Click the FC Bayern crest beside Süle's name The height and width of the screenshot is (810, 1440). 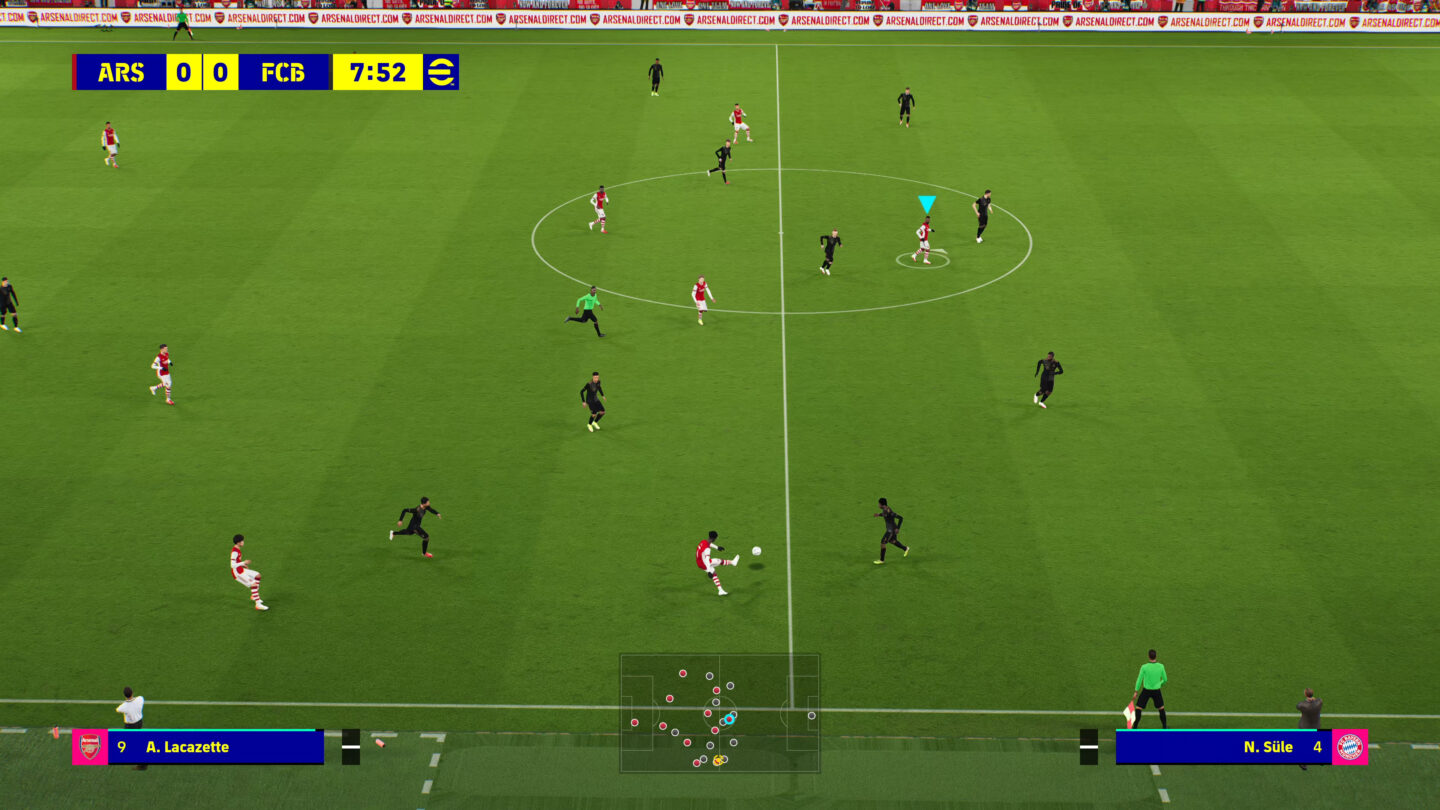point(1350,747)
